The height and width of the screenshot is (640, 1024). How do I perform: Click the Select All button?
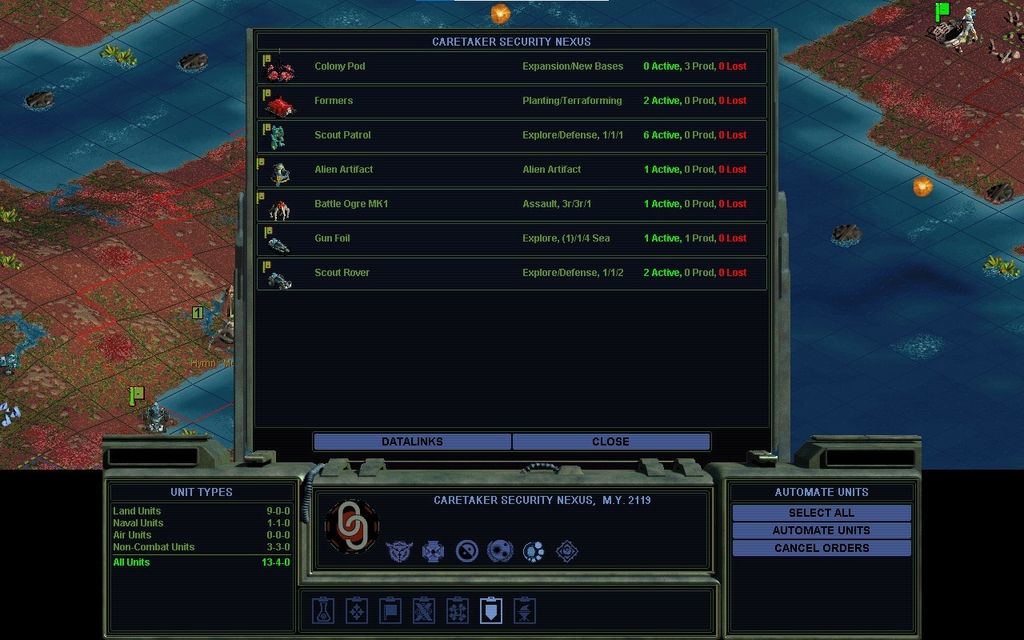tap(821, 513)
